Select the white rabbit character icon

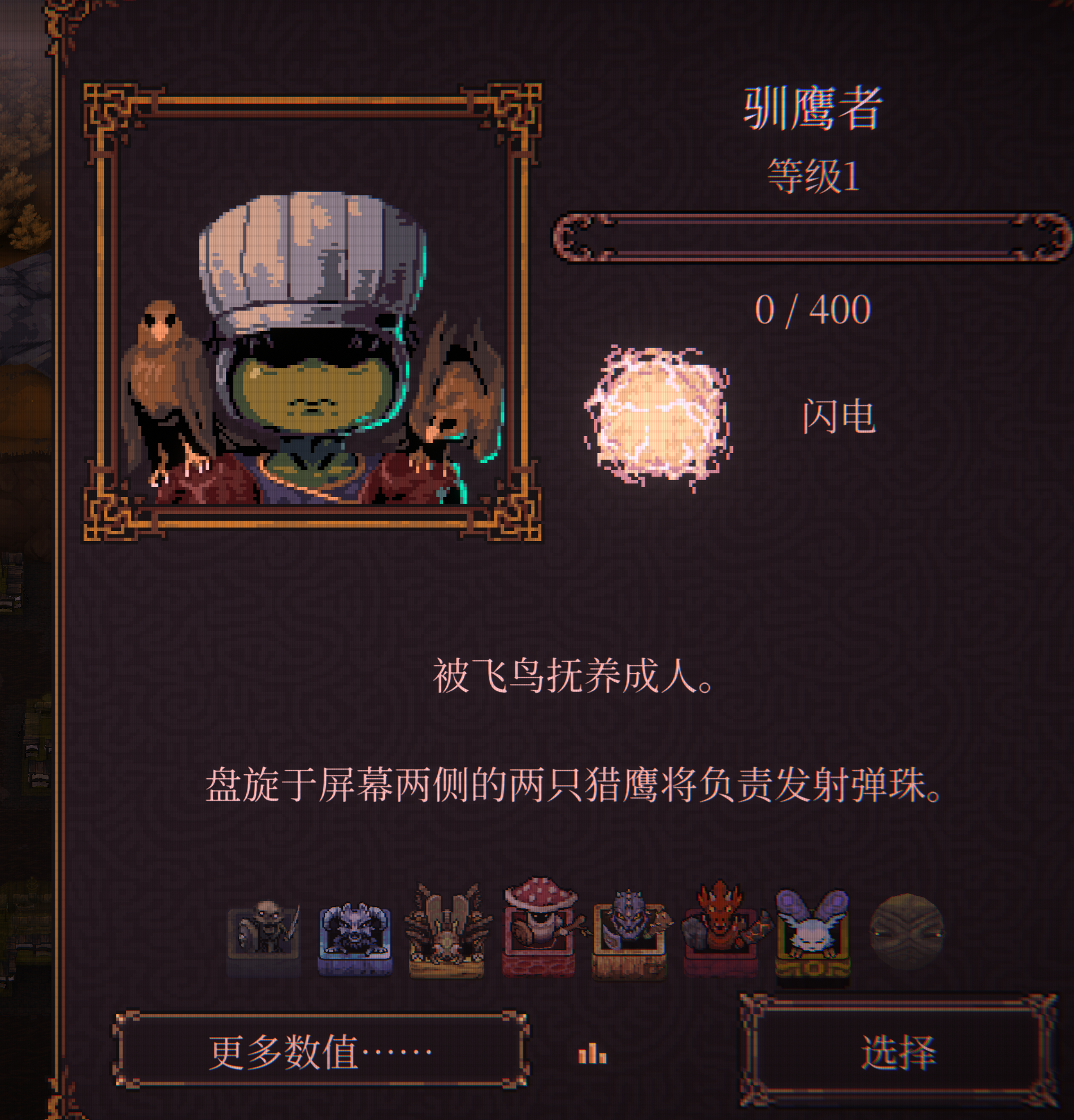pos(813,926)
